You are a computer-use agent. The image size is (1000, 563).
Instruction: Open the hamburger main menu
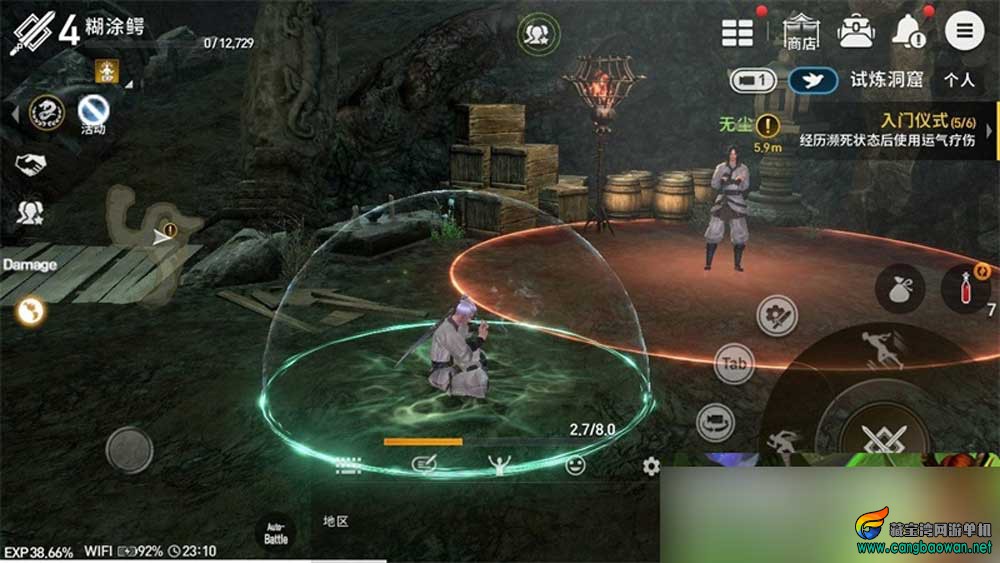(965, 31)
